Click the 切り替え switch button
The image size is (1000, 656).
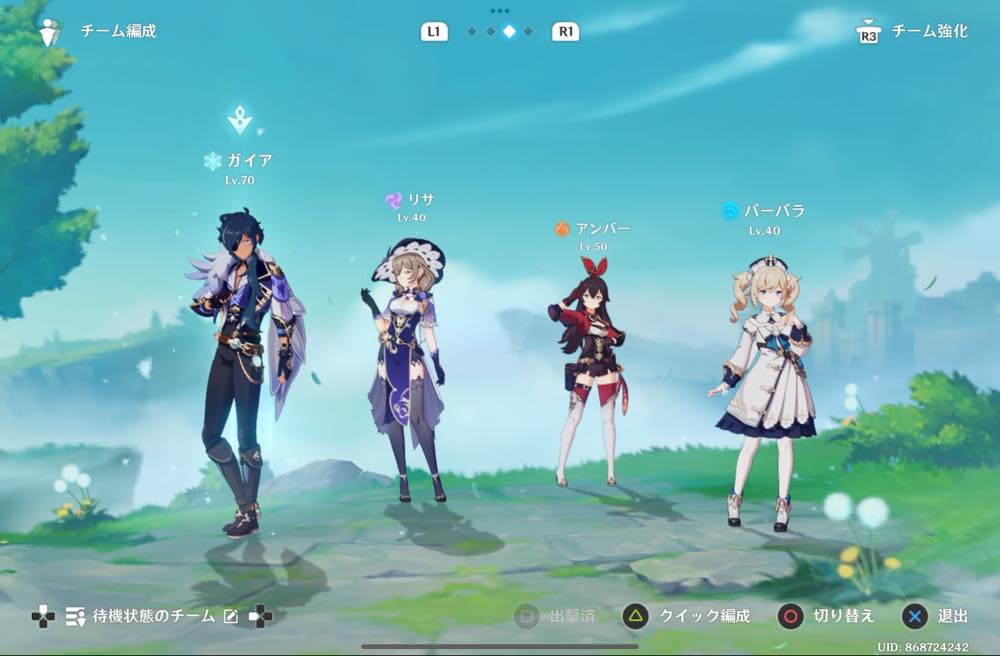point(826,616)
